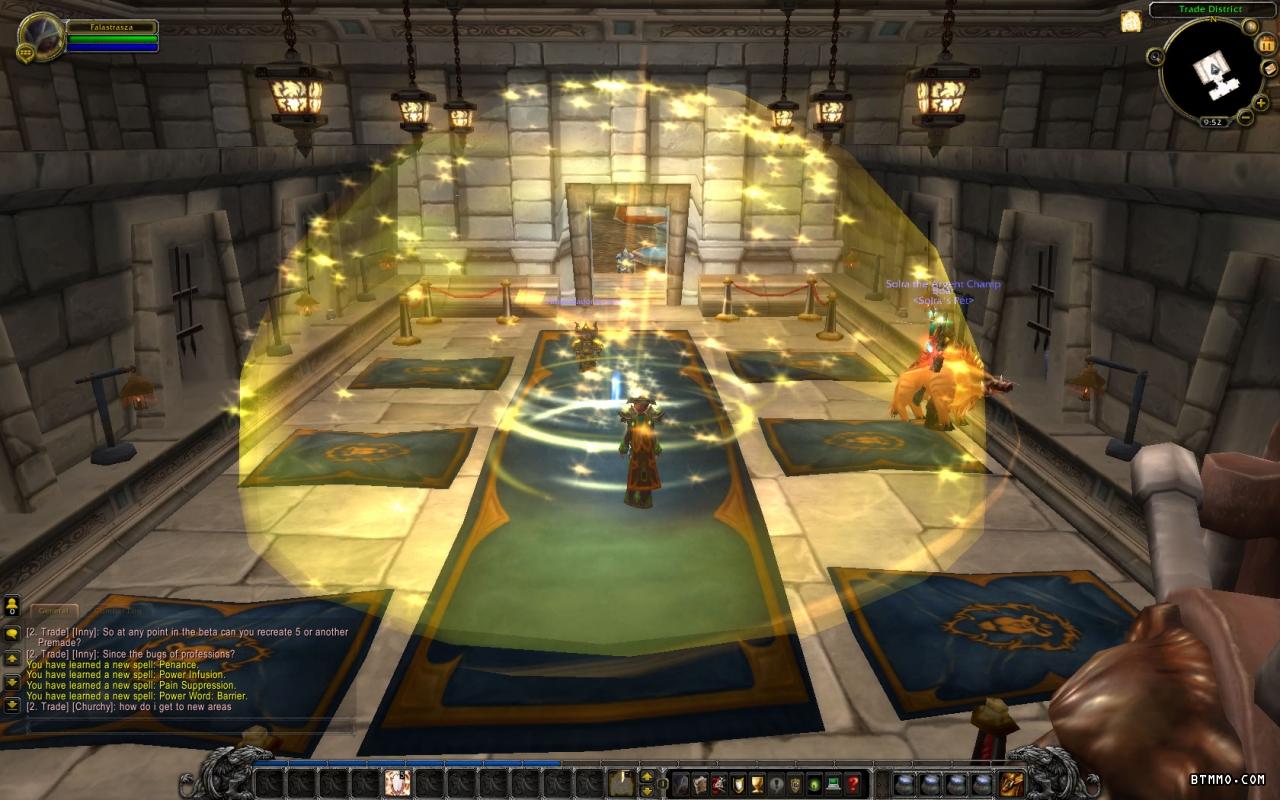This screenshot has height=800, width=1280.
Task: Open the computer icon game menu
Action: coord(834,783)
